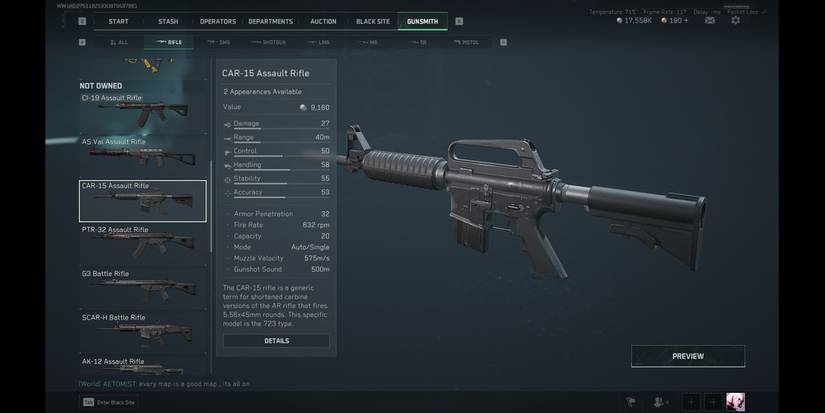Switch to the Stash tab
This screenshot has width=825, height=413.
coord(168,21)
